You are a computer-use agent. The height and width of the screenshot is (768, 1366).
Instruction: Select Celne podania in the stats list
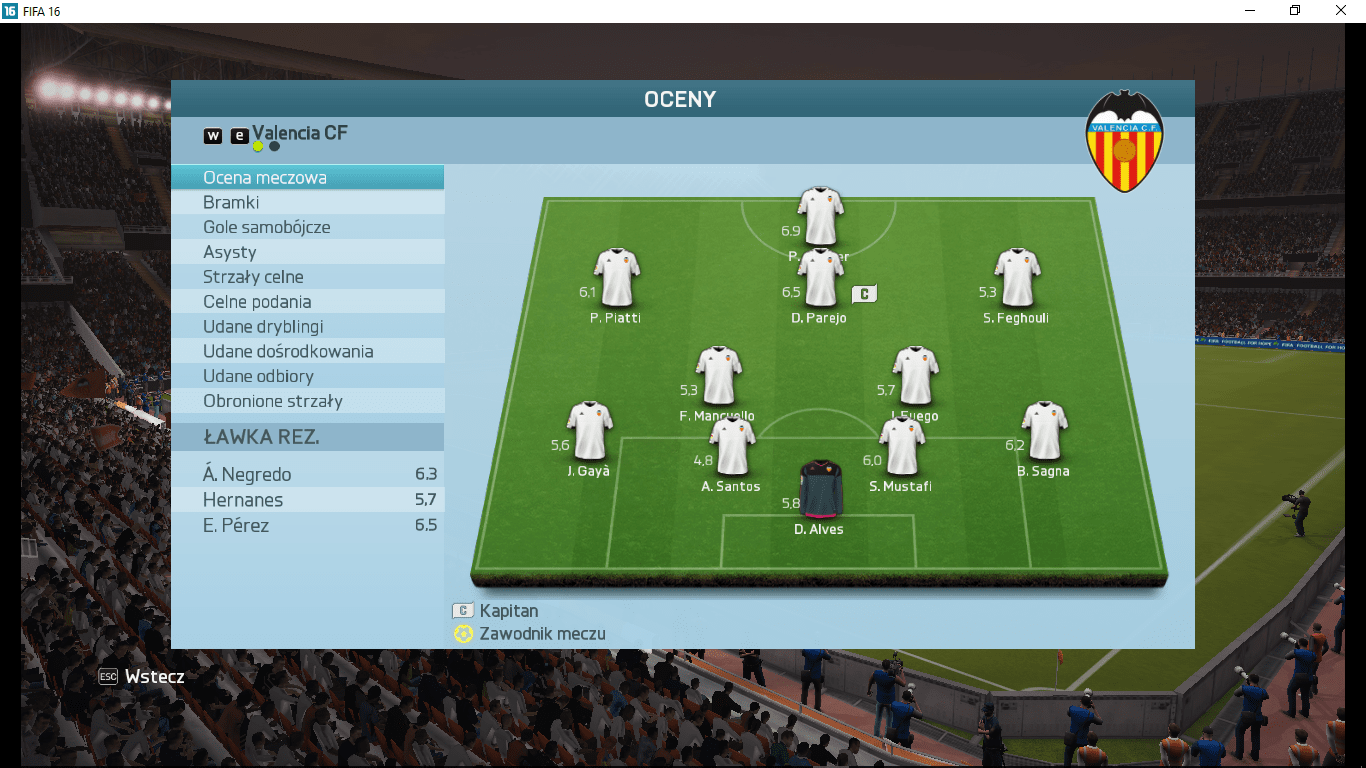pyautogui.click(x=307, y=302)
